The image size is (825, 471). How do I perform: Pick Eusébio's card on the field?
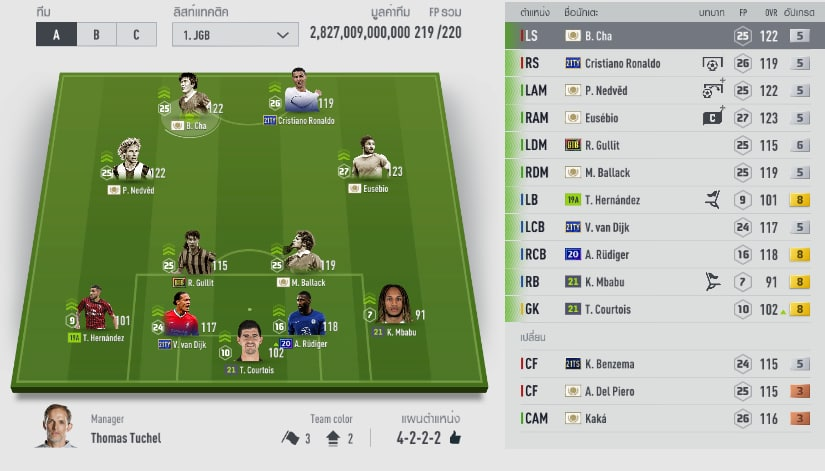[x=366, y=163]
